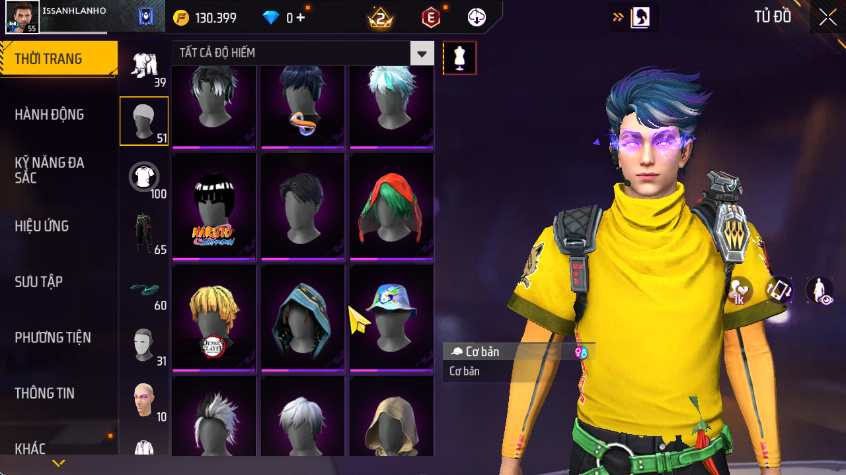846x475 pixels.
Task: Open the shirt subcategory with 100 items
Action: point(144,178)
